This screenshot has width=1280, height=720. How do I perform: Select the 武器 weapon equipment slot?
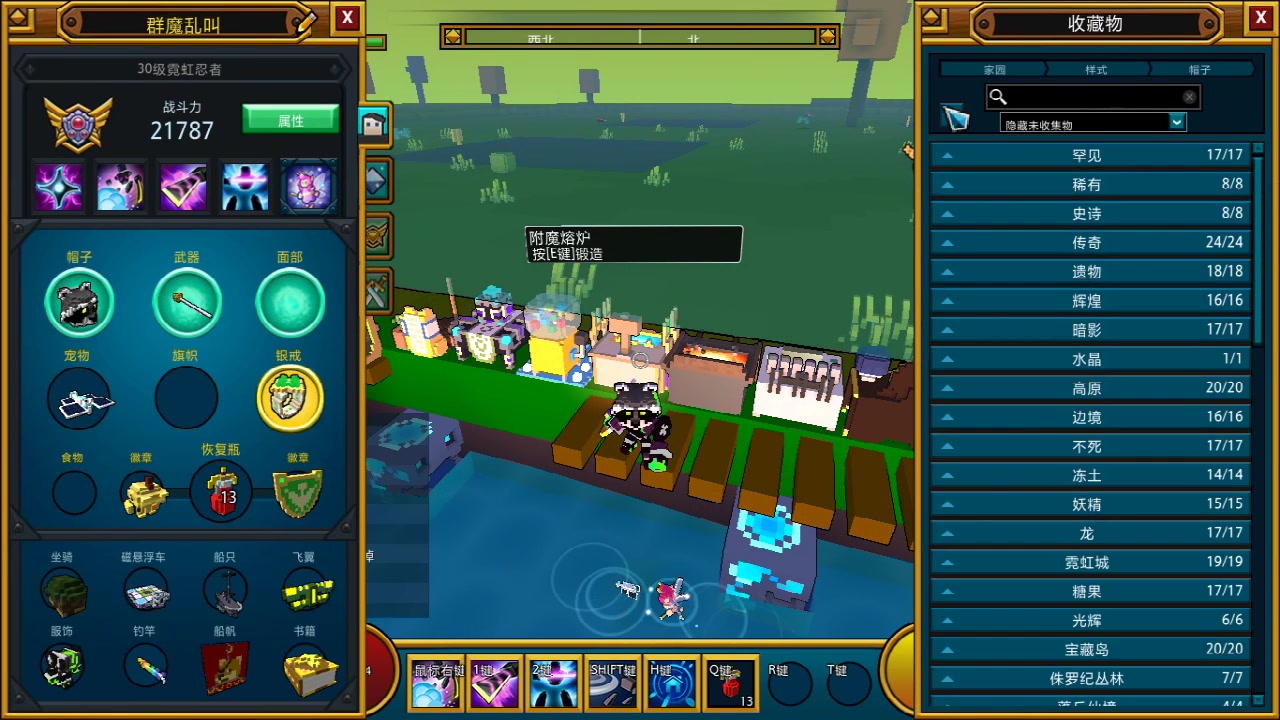click(x=187, y=303)
